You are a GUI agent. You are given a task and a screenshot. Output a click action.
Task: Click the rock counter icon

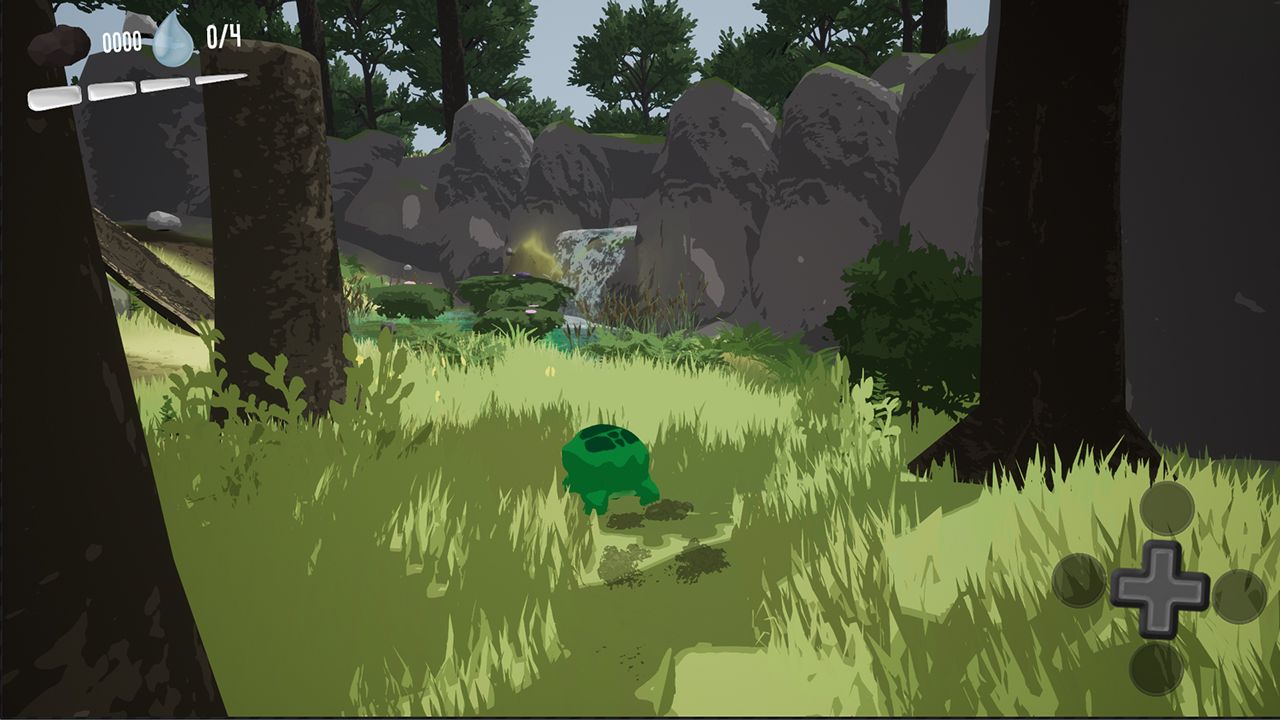(x=59, y=45)
